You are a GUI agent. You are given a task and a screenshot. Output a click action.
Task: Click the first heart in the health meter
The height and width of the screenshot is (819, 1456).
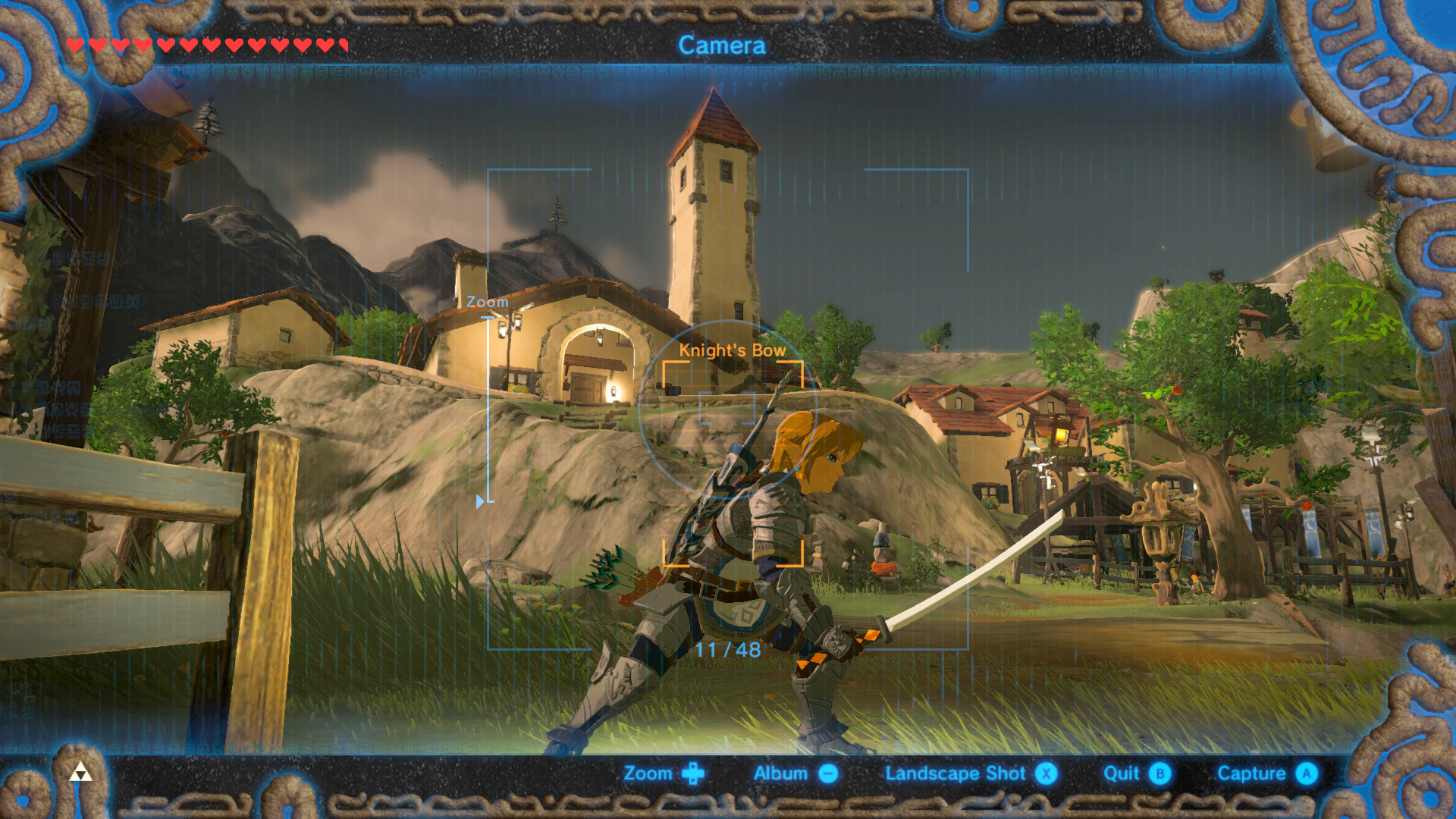pos(75,43)
